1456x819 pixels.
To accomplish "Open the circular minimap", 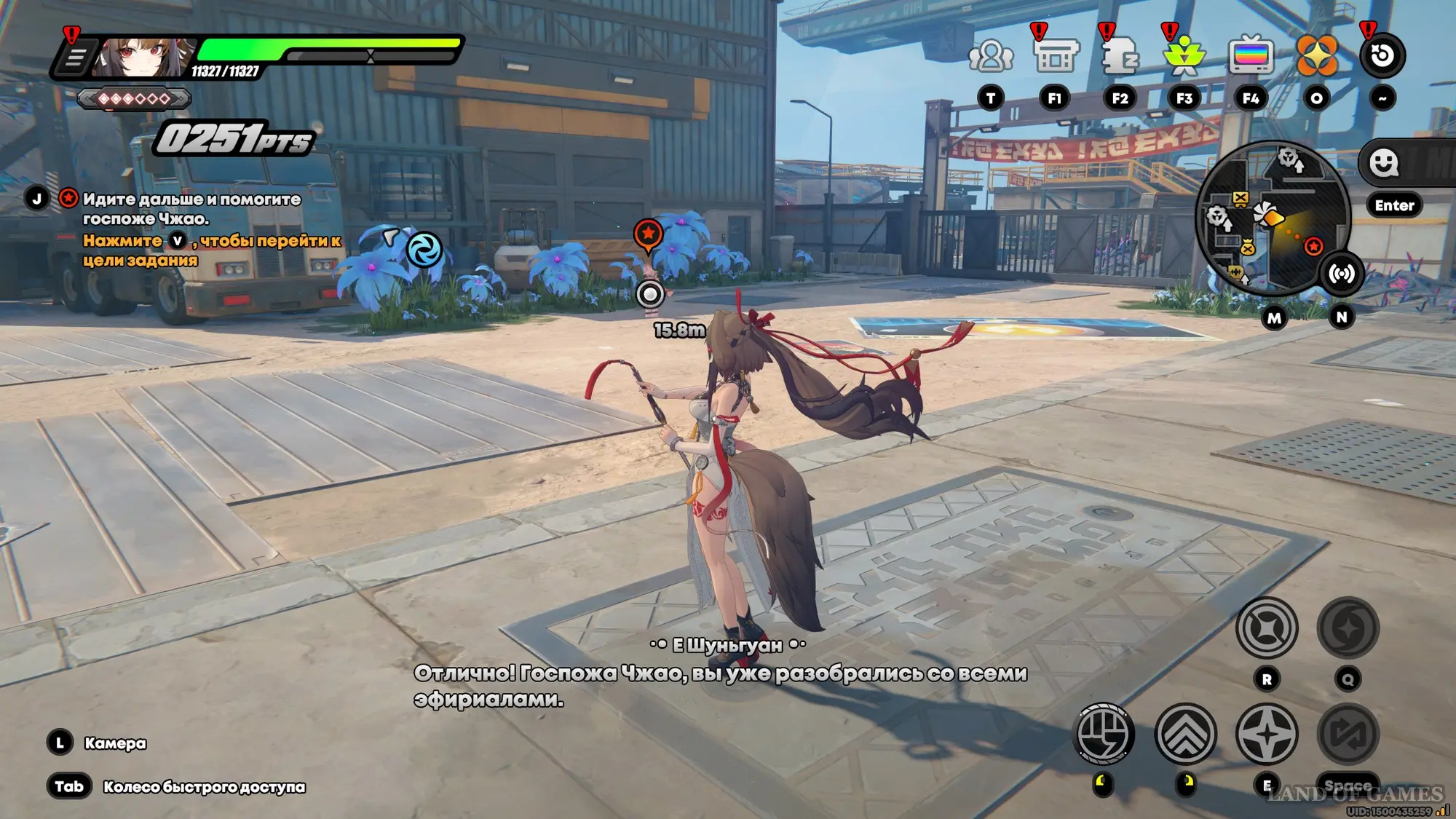I will 1272,218.
